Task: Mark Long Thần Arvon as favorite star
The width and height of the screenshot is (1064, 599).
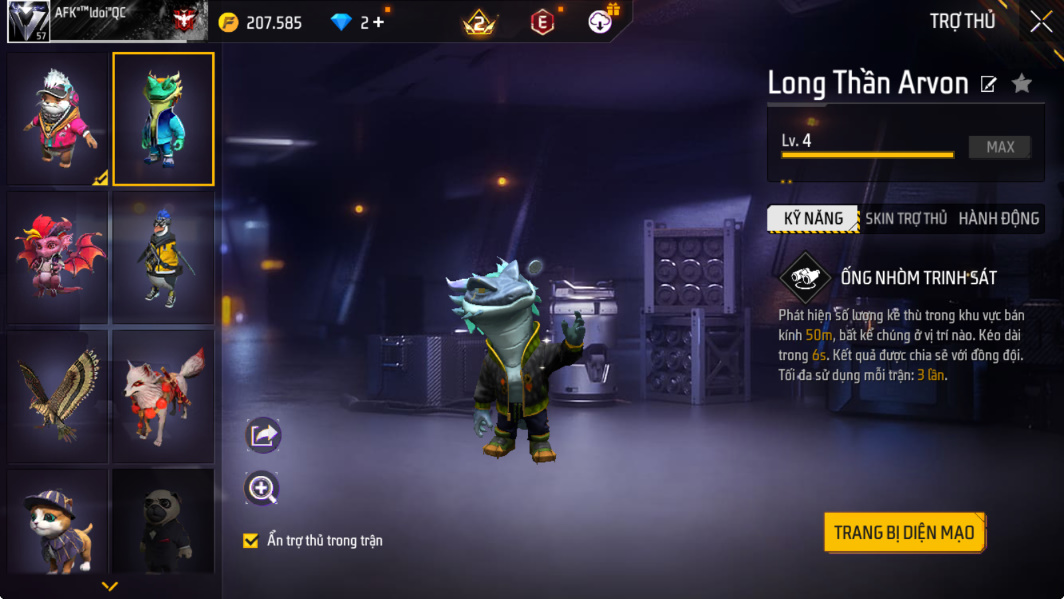Action: pos(1021,84)
